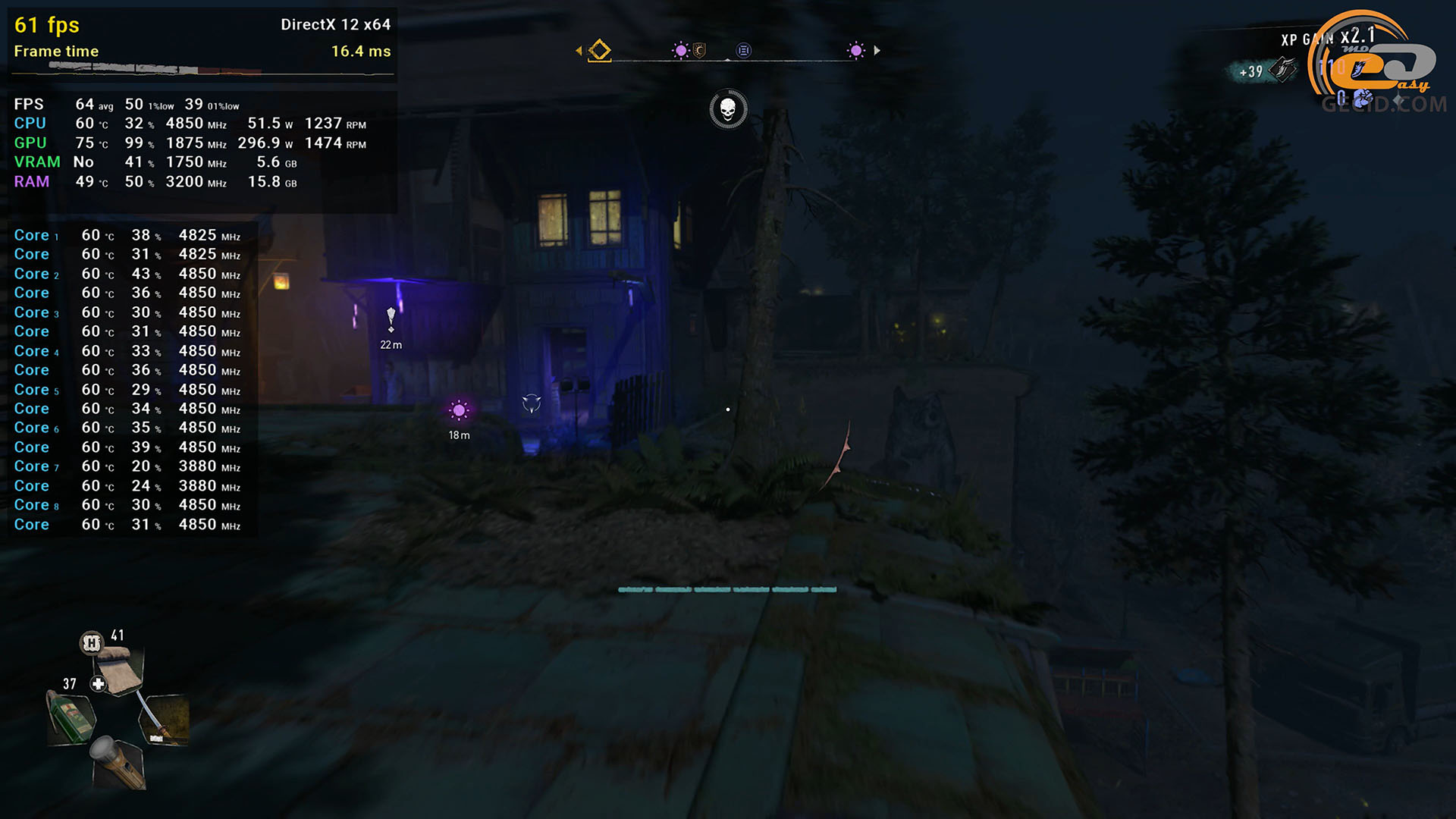The height and width of the screenshot is (819, 1456).
Task: Click the yellow diamond quest marker on compass
Action: [600, 51]
